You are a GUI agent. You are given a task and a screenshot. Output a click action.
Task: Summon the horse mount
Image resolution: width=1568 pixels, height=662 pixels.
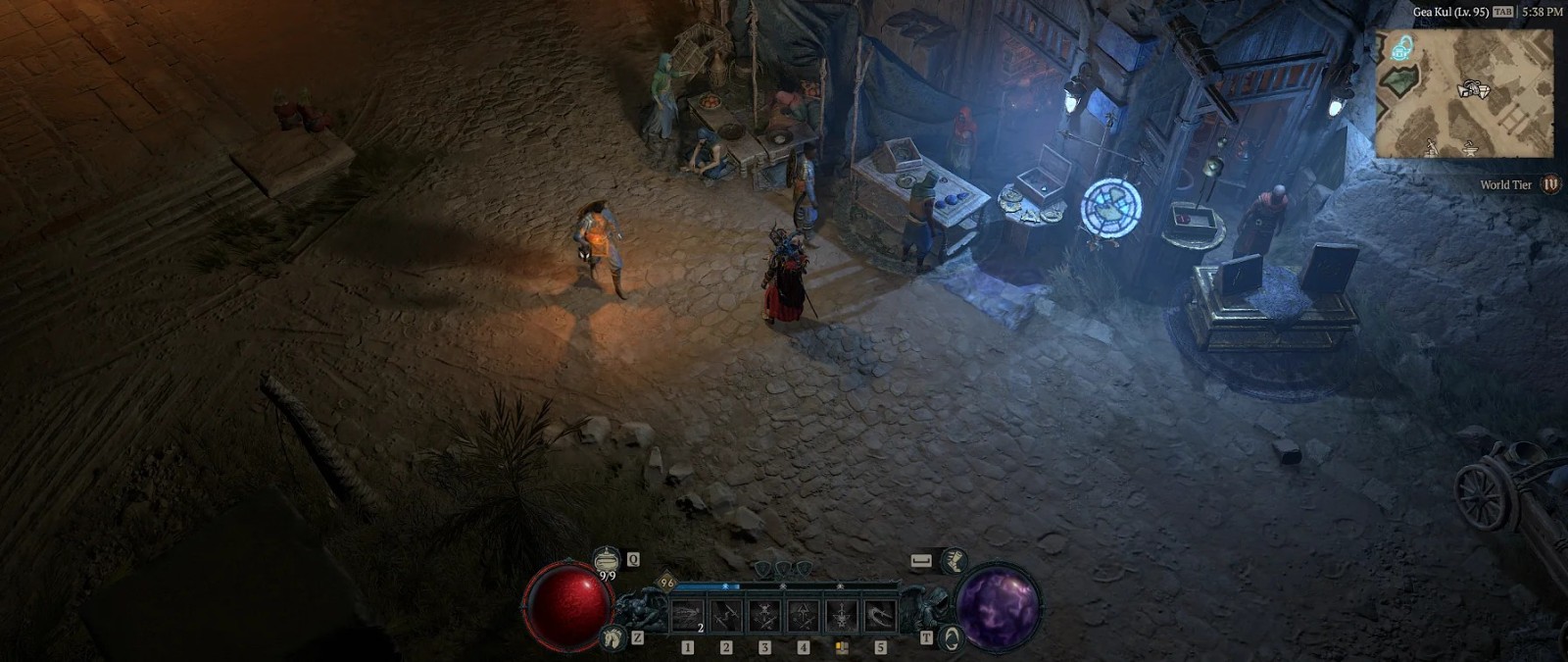point(614,637)
